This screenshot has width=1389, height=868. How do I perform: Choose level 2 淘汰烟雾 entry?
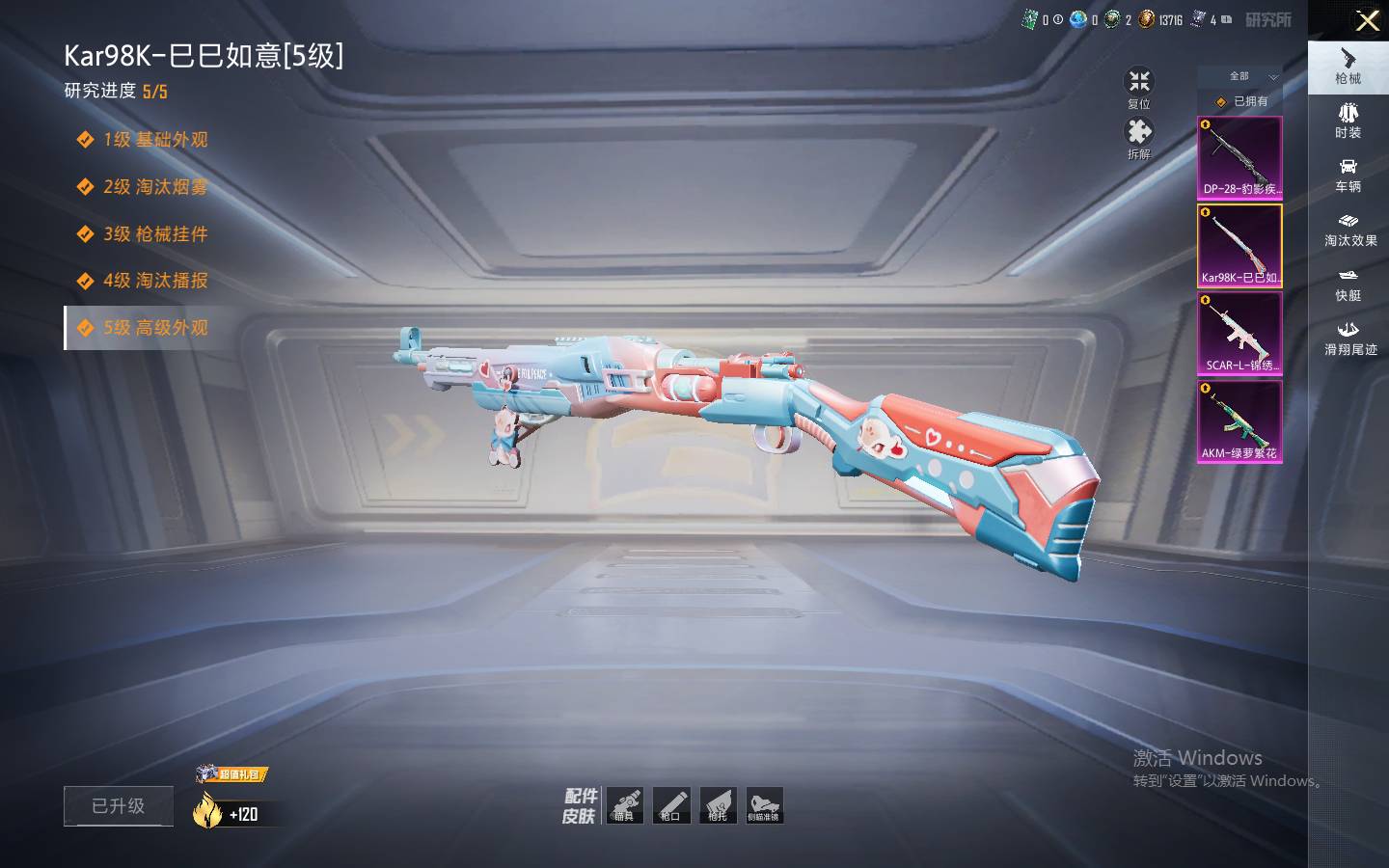pos(154,187)
